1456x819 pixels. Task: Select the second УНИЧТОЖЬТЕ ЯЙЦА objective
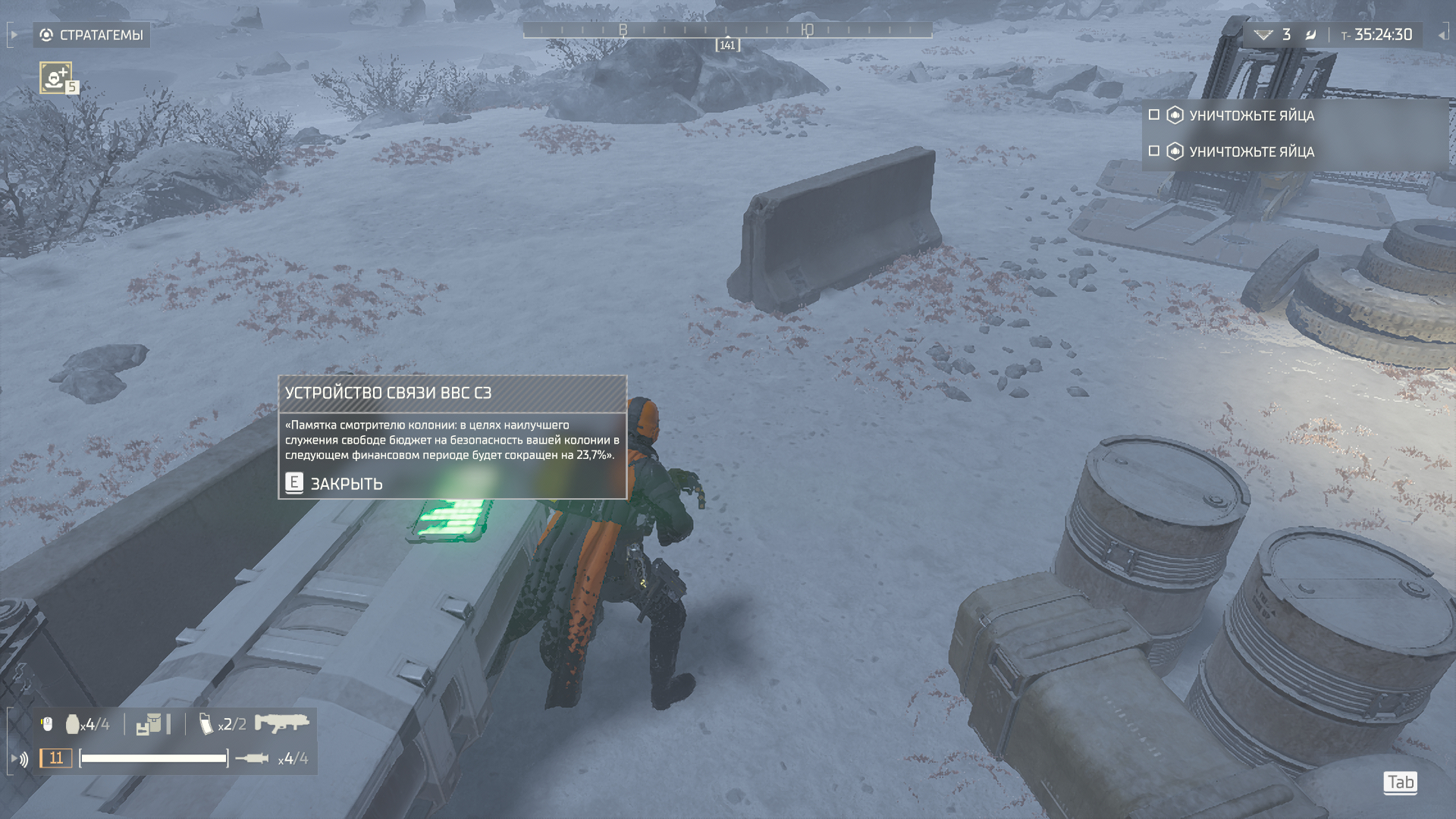1251,152
